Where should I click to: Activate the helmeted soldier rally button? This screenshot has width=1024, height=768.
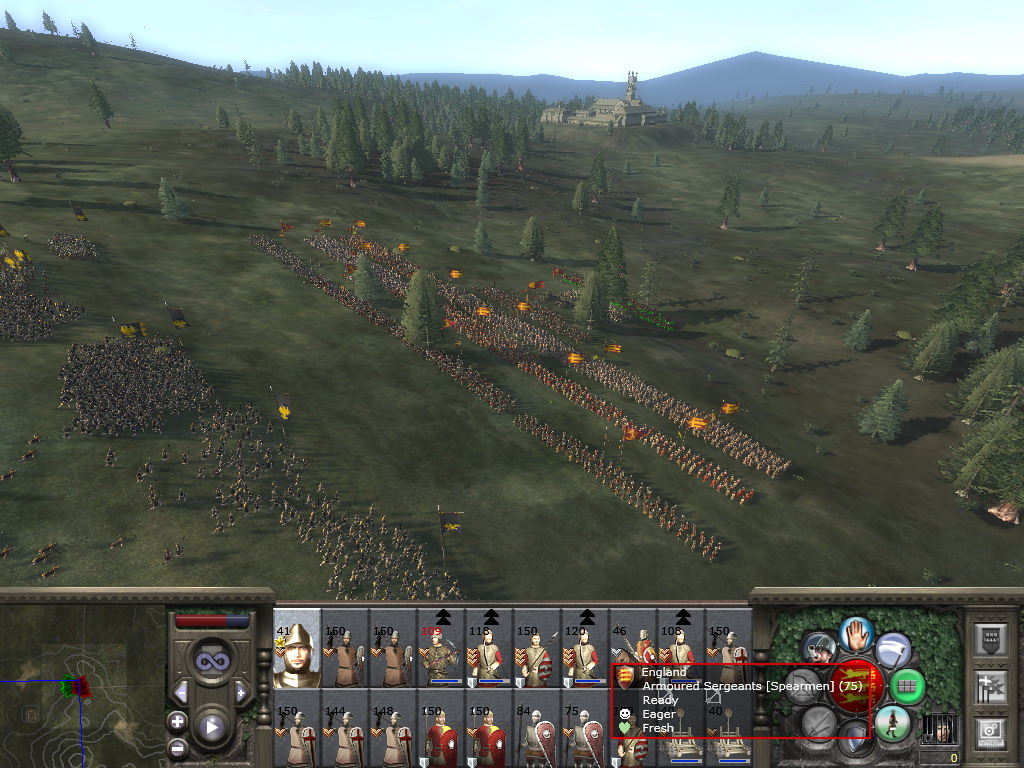tap(820, 648)
